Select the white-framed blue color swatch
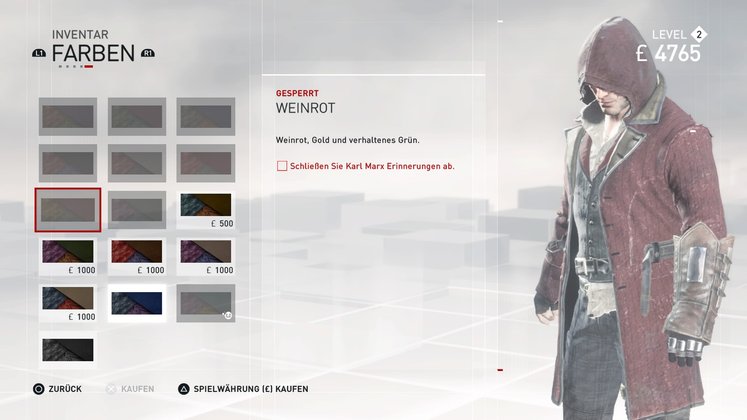 tap(137, 303)
